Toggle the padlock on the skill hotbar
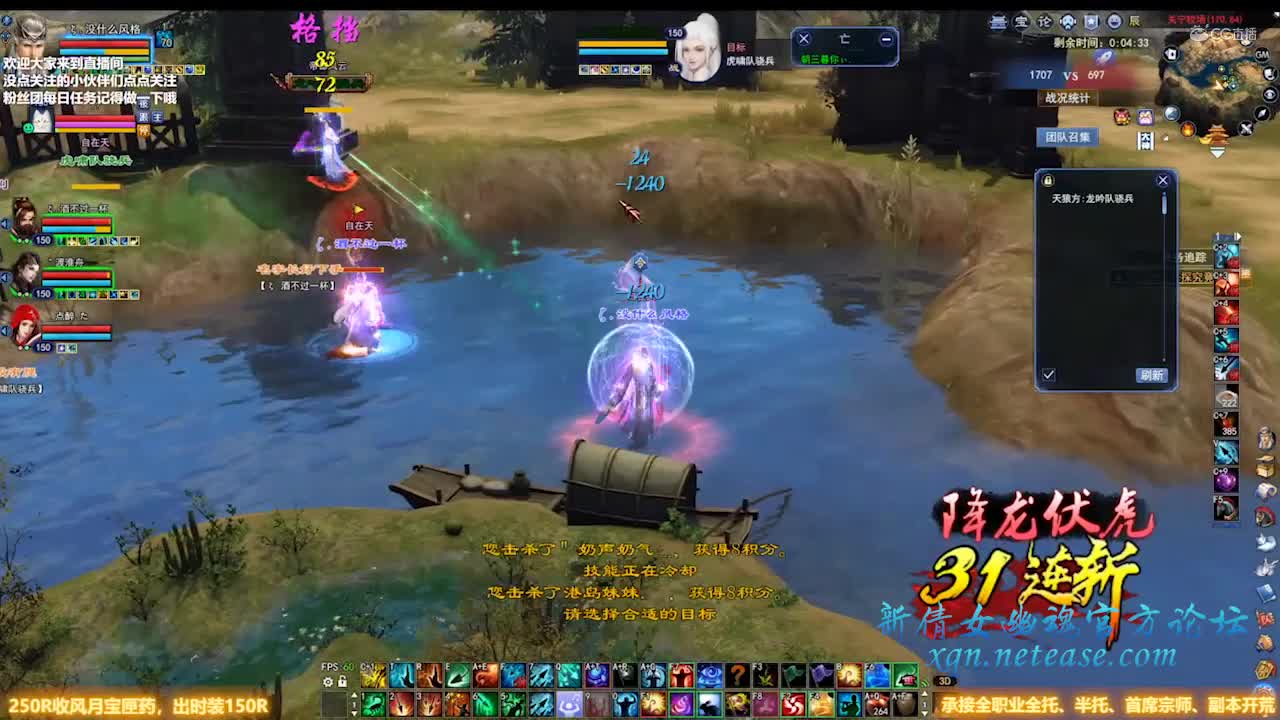This screenshot has height=720, width=1280. click(x=342, y=683)
